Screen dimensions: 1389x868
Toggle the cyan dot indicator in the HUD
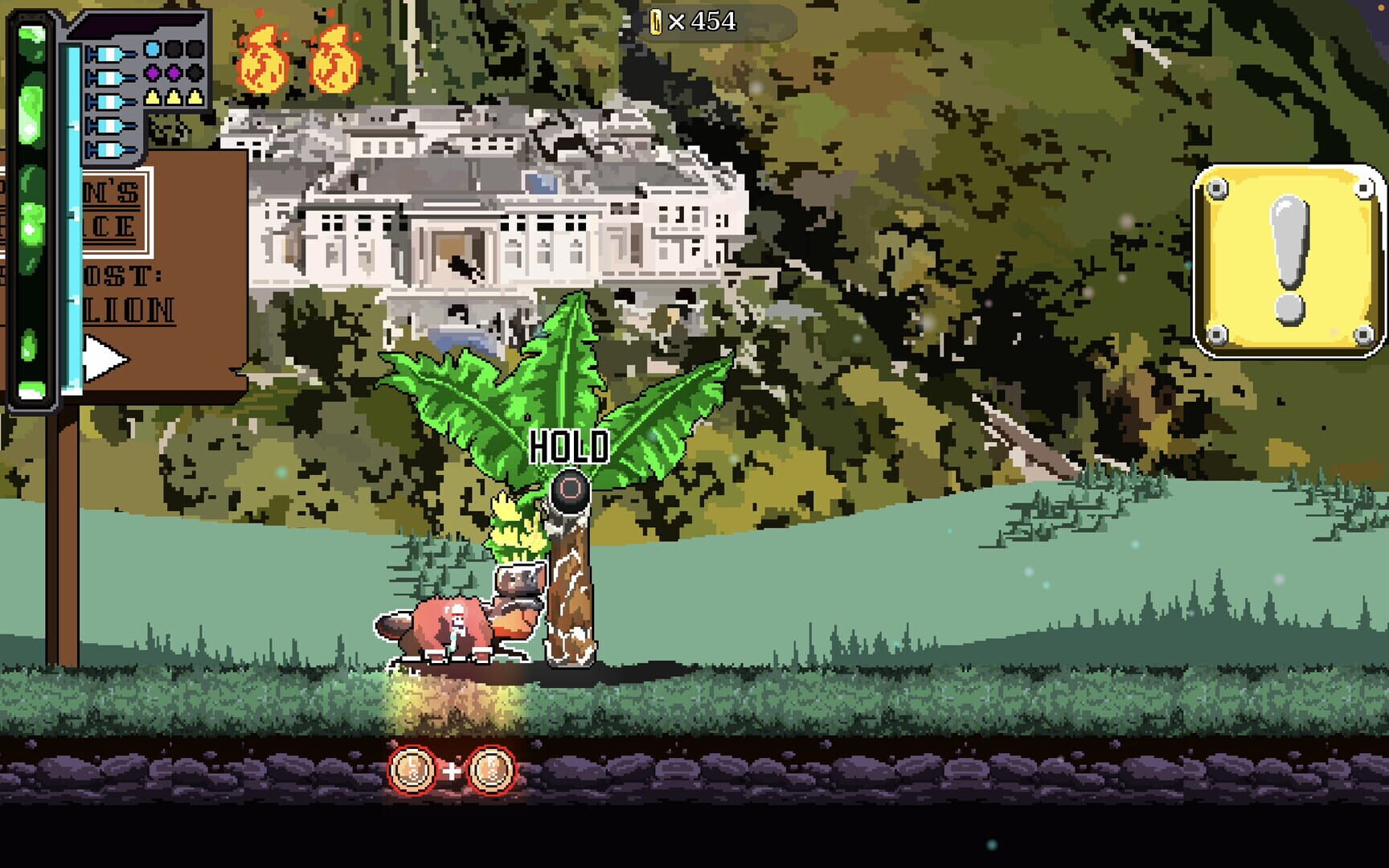tap(151, 49)
